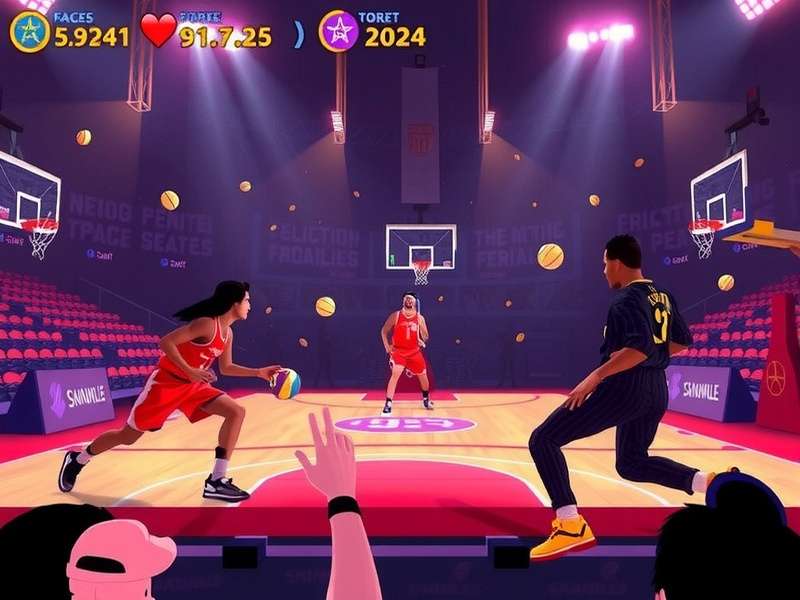Open the purple star token icon
The height and width of the screenshot is (600, 800).
[338, 31]
